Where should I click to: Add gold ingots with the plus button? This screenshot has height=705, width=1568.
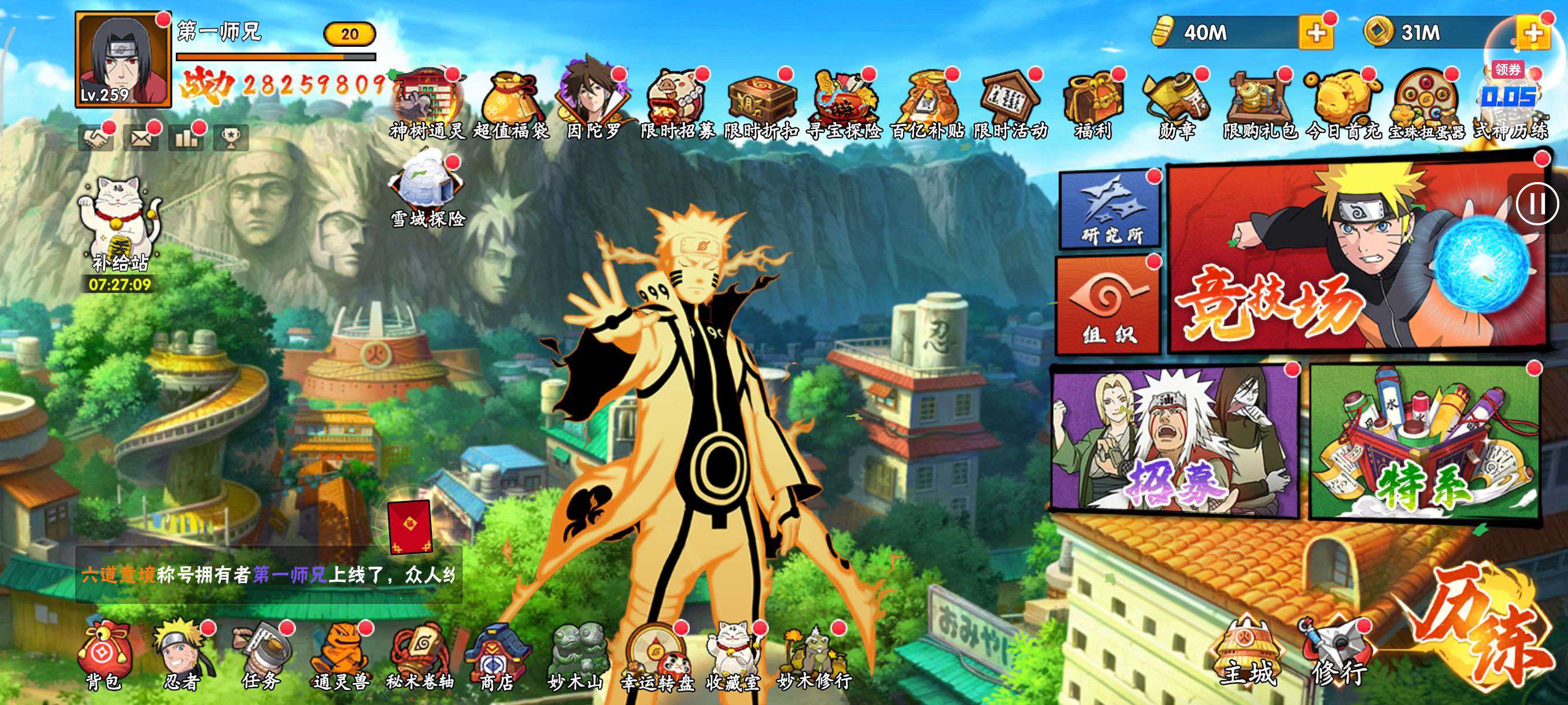[1315, 32]
